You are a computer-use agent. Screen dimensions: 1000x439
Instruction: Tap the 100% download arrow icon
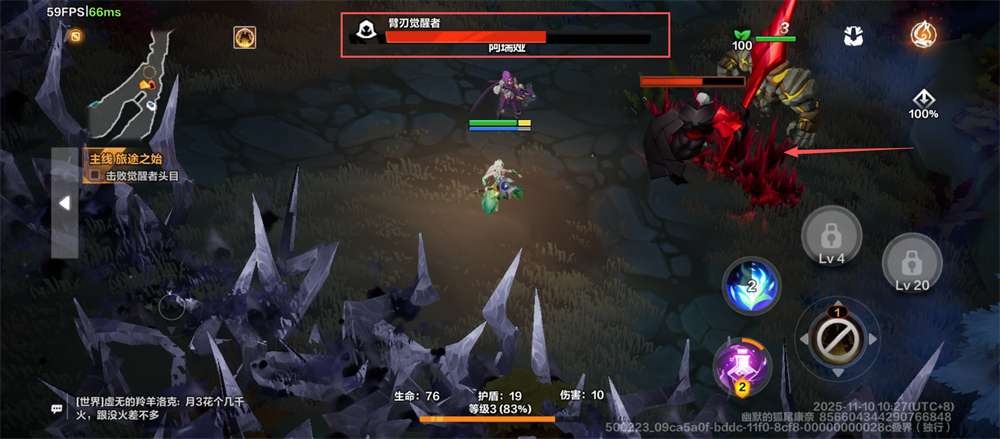tap(923, 102)
